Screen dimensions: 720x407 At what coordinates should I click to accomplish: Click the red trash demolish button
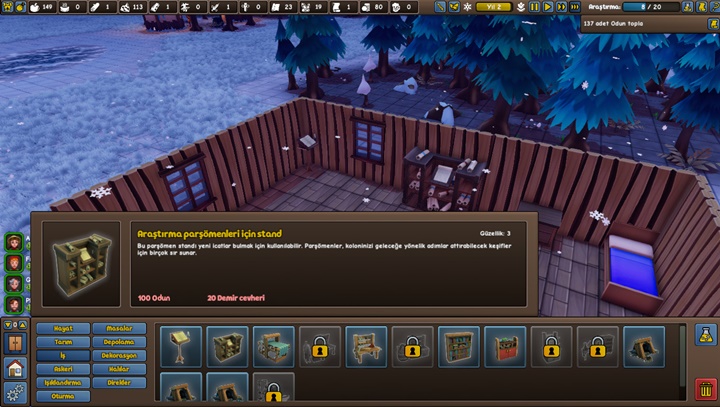point(704,390)
